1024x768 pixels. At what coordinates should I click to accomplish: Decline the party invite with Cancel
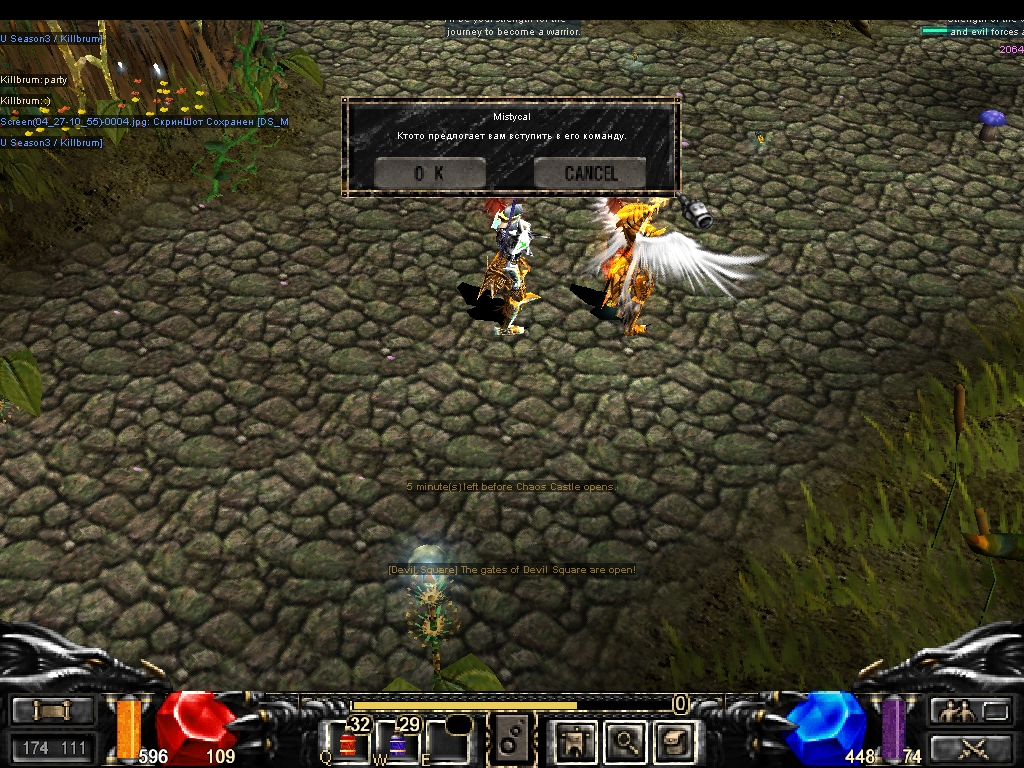coord(590,173)
